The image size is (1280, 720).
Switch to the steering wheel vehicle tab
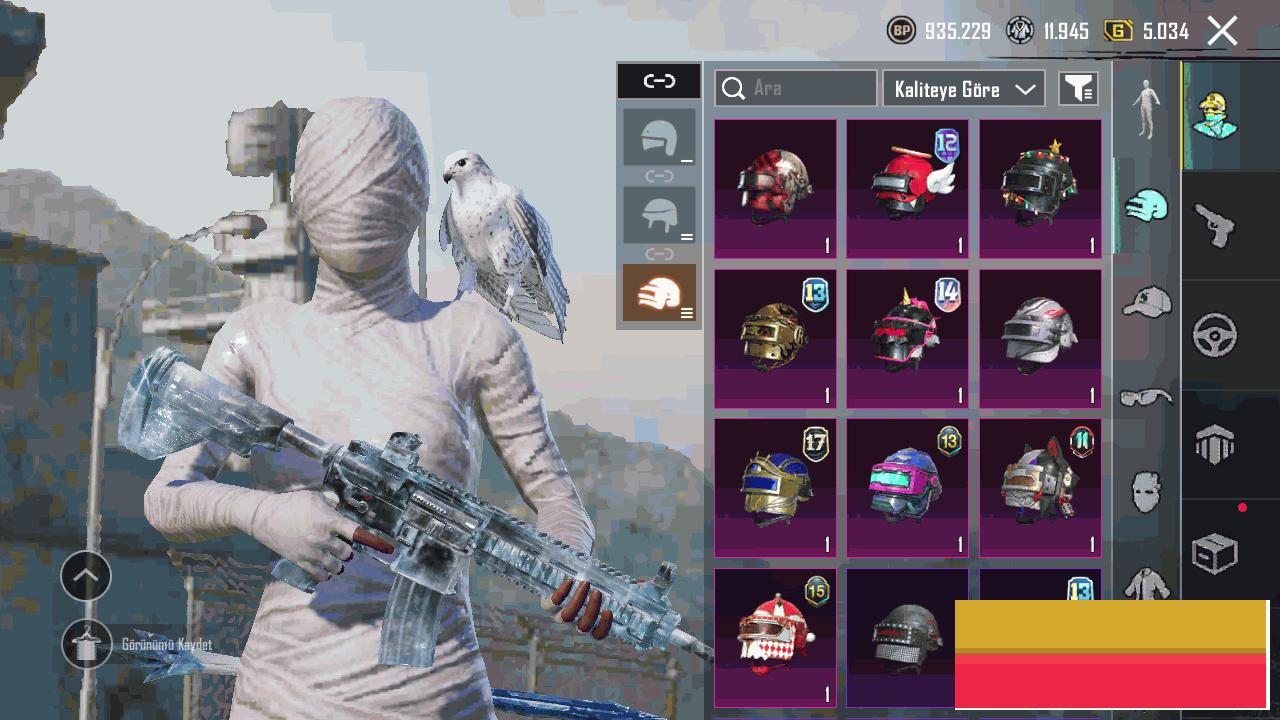pos(1215,335)
